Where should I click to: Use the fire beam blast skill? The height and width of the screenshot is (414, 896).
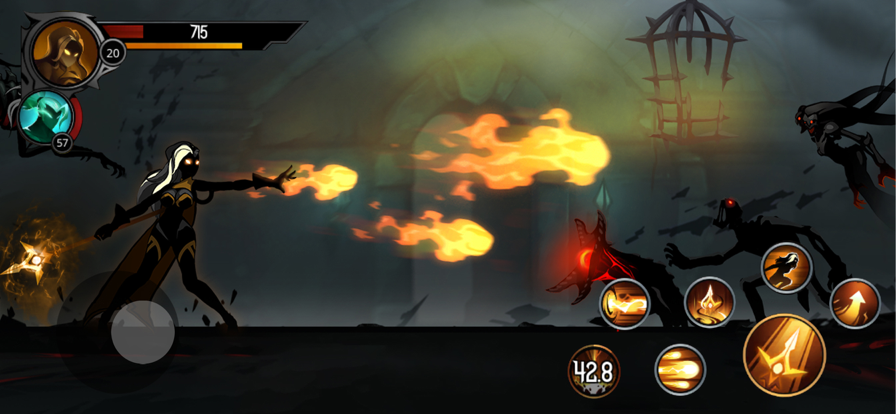point(625,303)
